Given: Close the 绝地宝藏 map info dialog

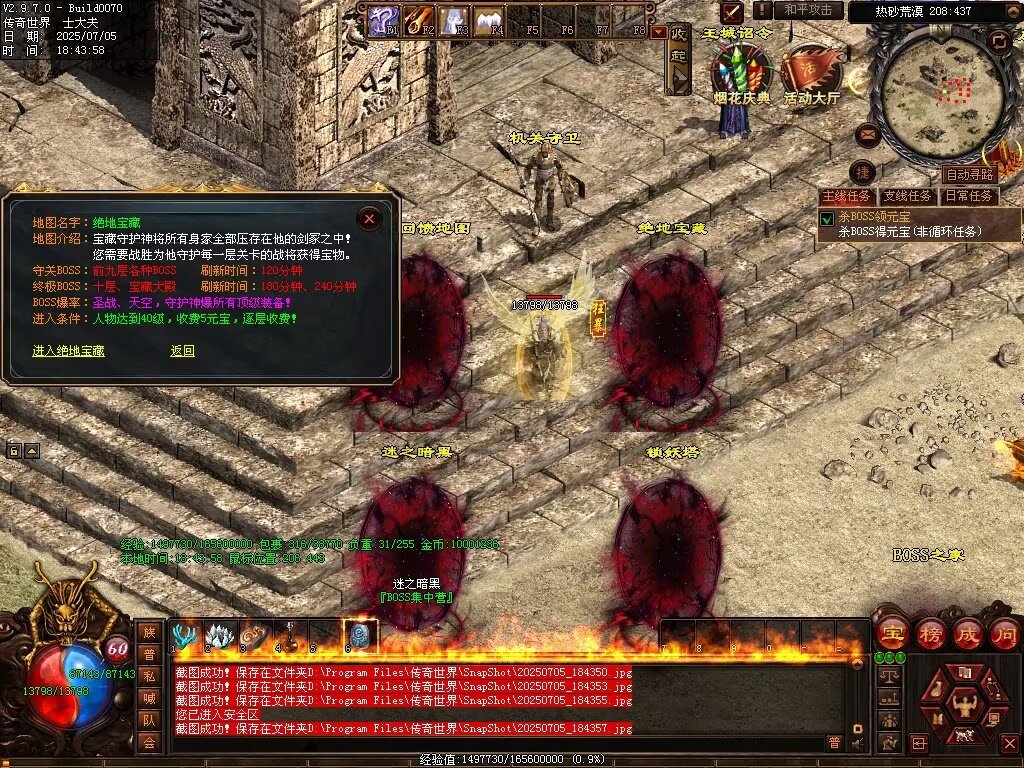Looking at the screenshot, I should pyautogui.click(x=370, y=218).
